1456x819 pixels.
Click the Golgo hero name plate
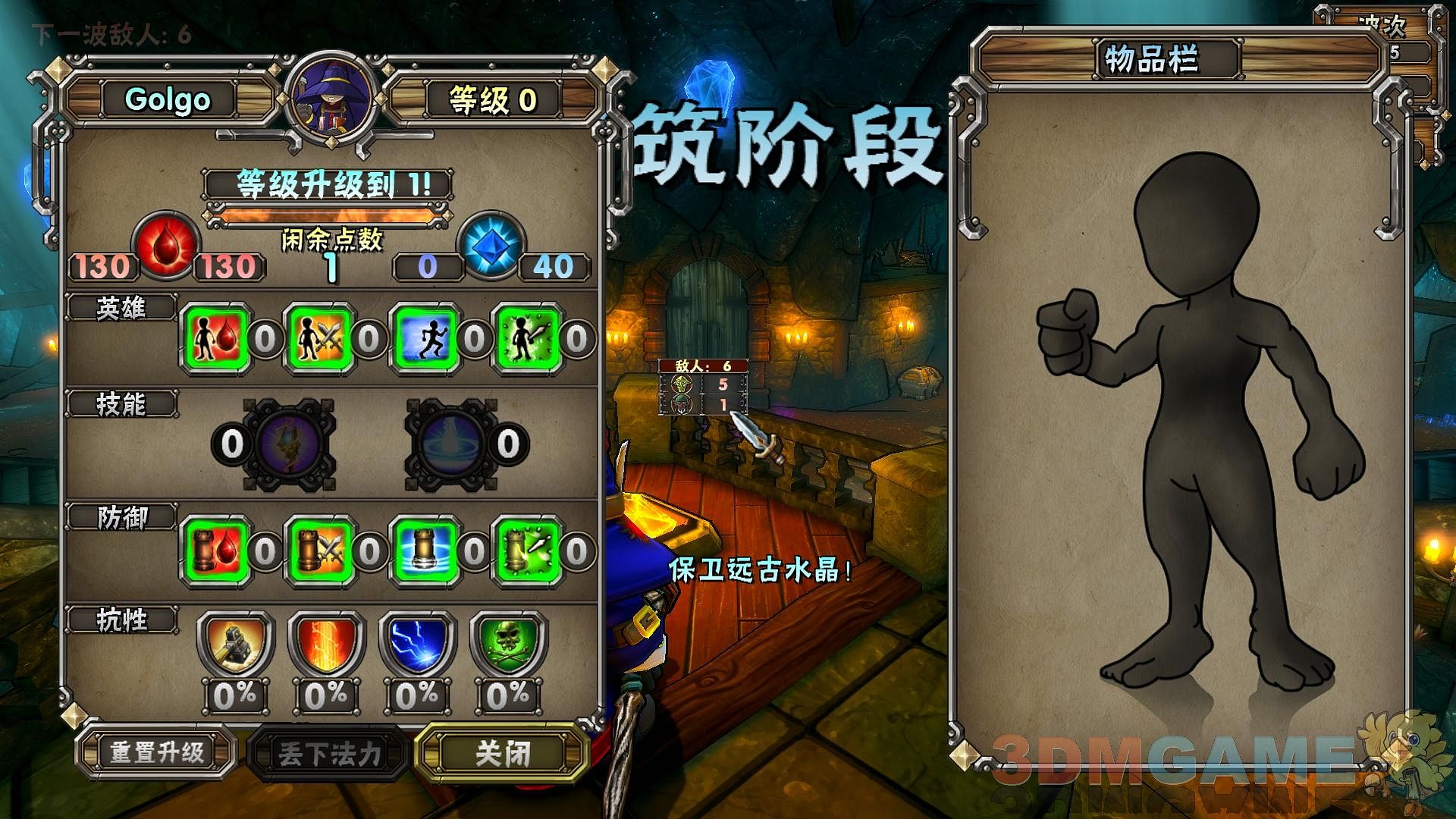pyautogui.click(x=168, y=99)
